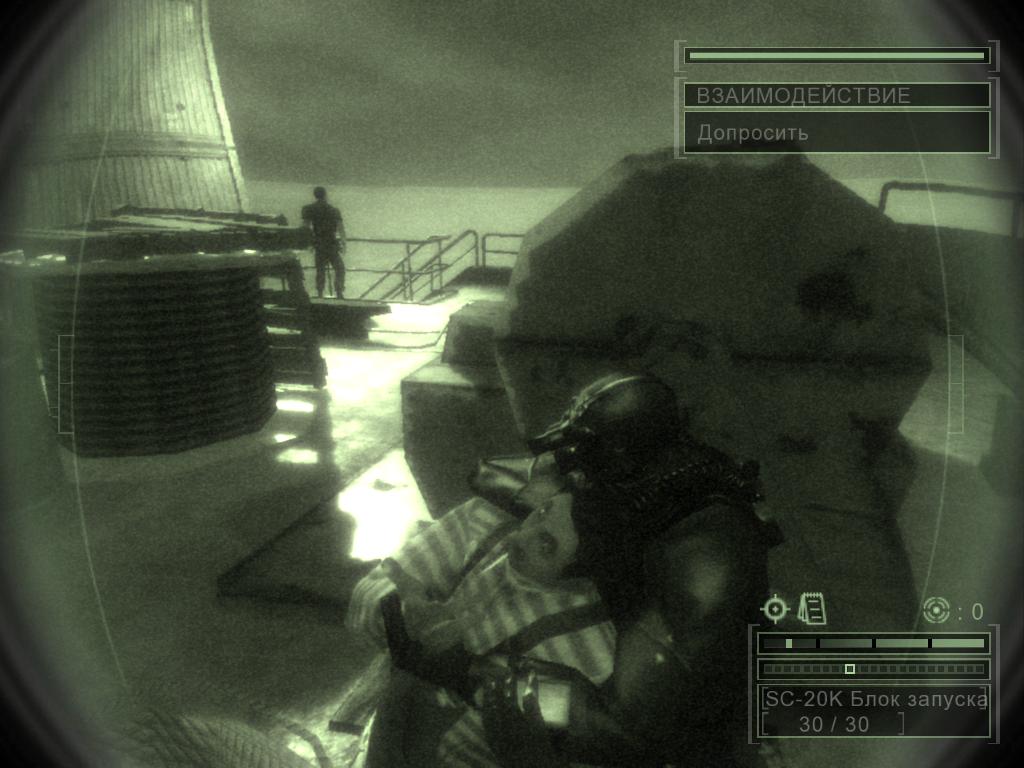Choose the Допросить interaction option
This screenshot has width=1024, height=768.
(837, 132)
